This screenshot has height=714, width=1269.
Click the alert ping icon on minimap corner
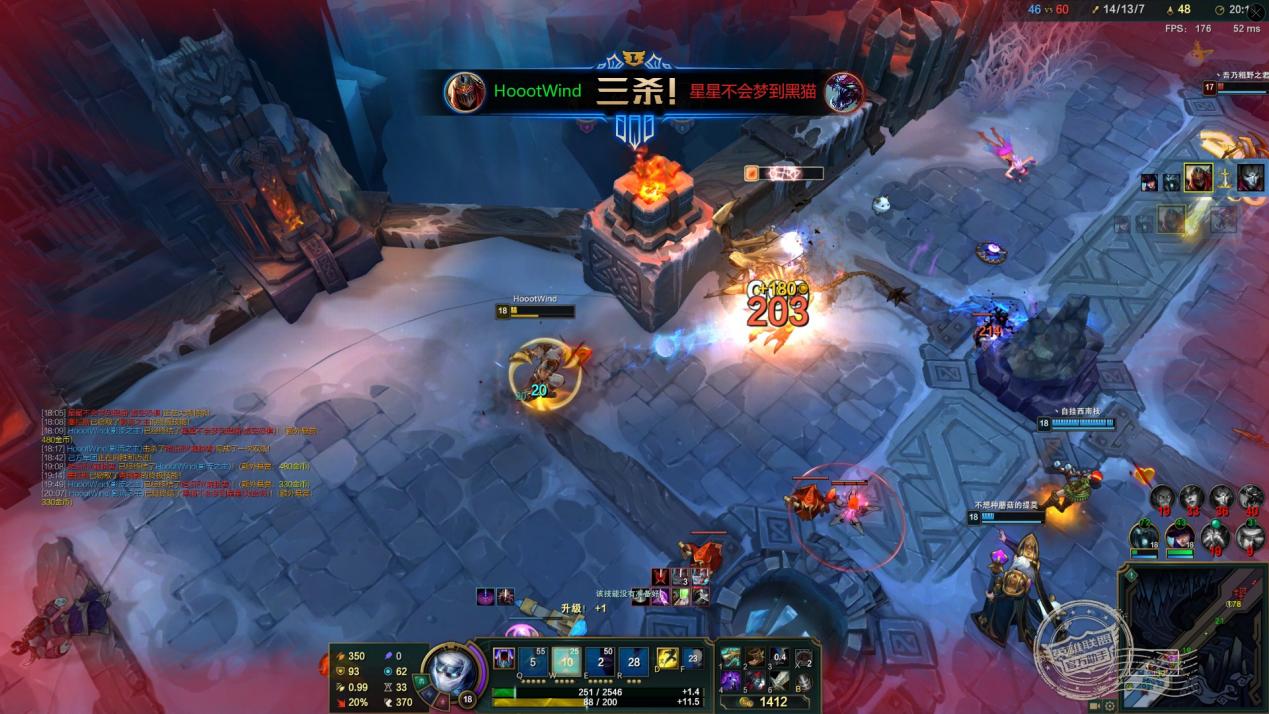click(1131, 575)
